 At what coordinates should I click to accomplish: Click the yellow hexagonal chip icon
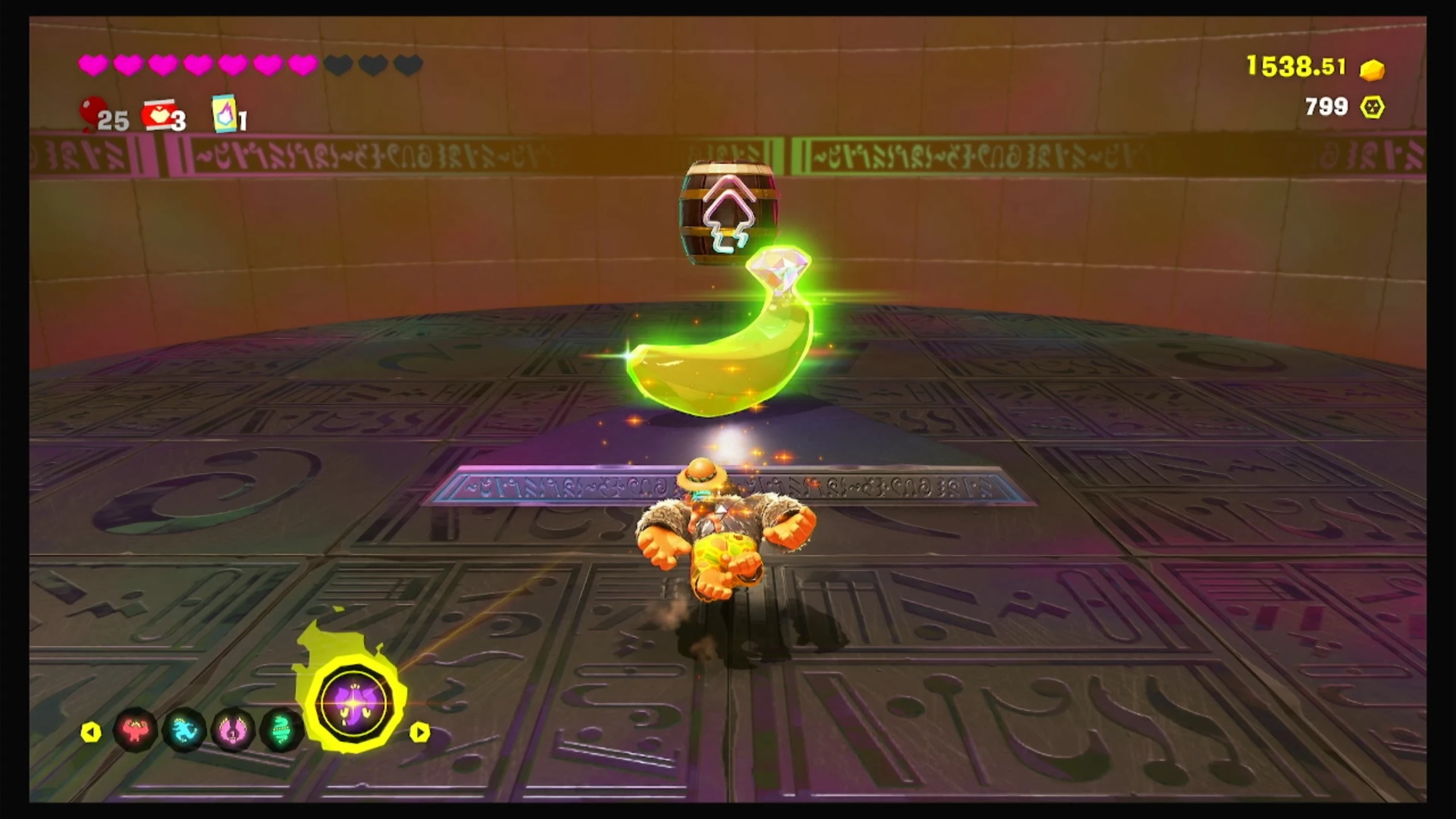[1372, 107]
